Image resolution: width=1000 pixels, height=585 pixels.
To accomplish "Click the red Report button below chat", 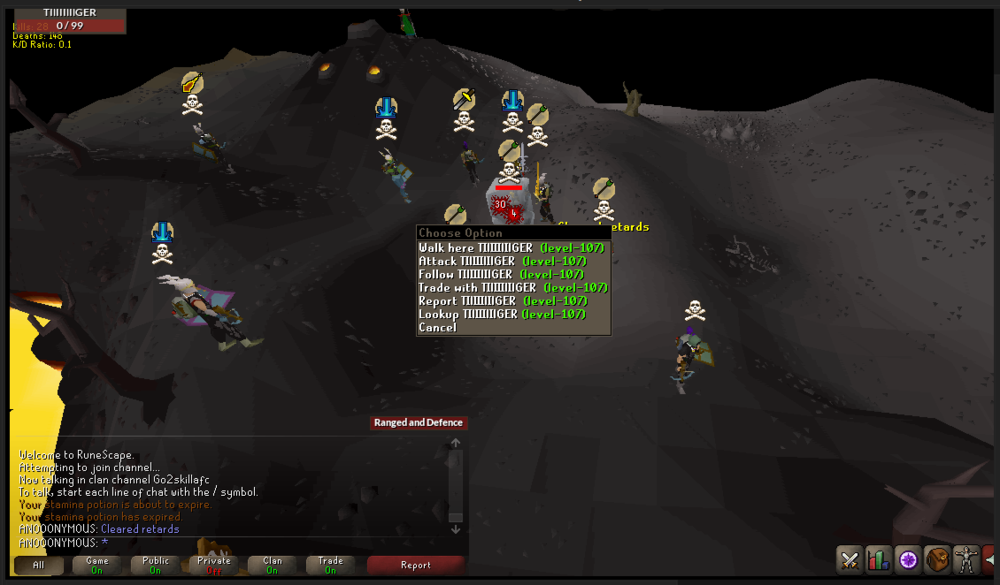I will pos(415,565).
